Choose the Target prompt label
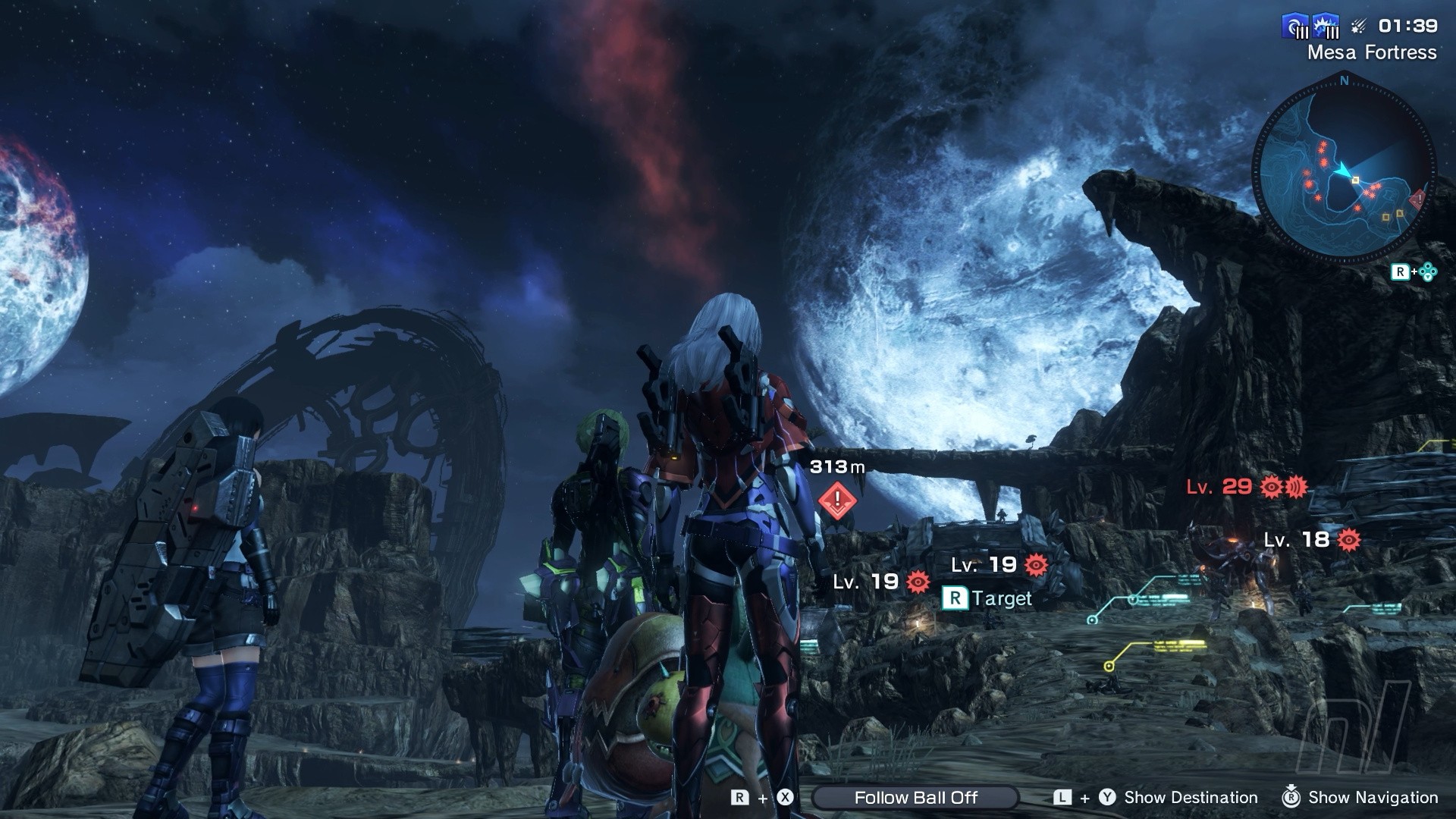This screenshot has width=1456, height=819. pos(987,598)
